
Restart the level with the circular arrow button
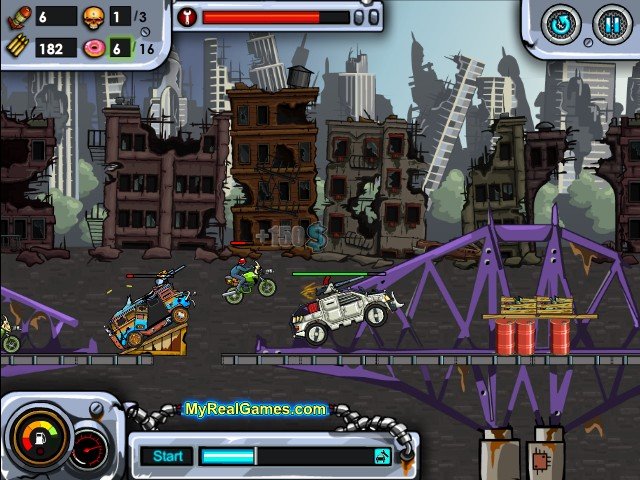[x=559, y=25]
